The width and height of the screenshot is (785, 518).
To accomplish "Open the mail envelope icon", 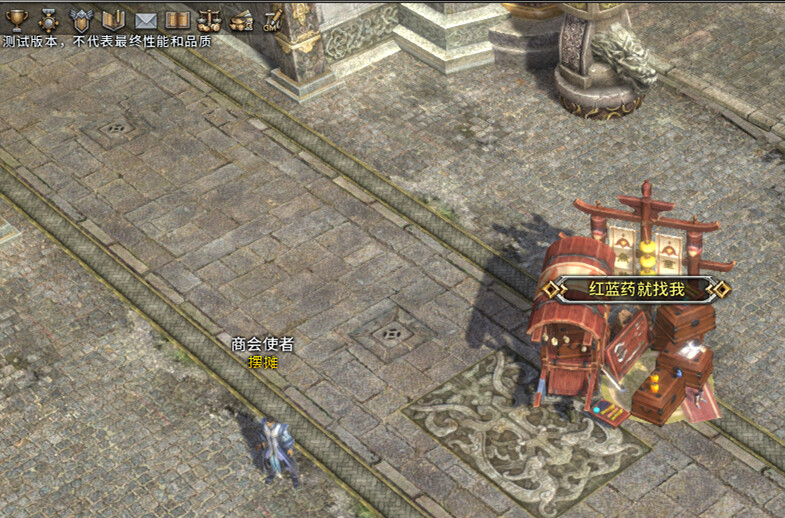I will point(146,20).
